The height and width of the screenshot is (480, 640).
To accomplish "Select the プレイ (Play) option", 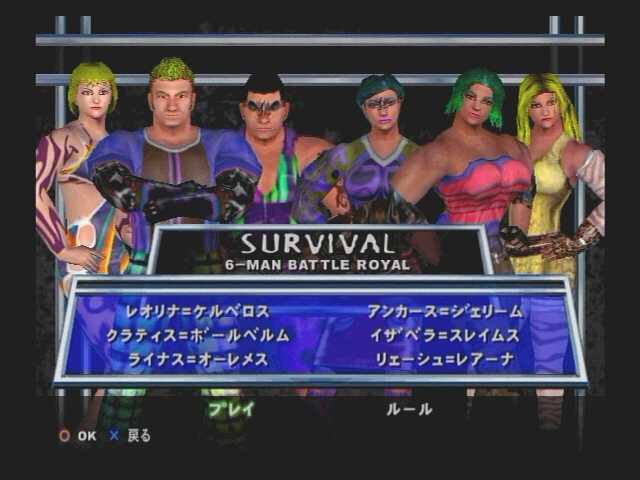I will (x=231, y=409).
